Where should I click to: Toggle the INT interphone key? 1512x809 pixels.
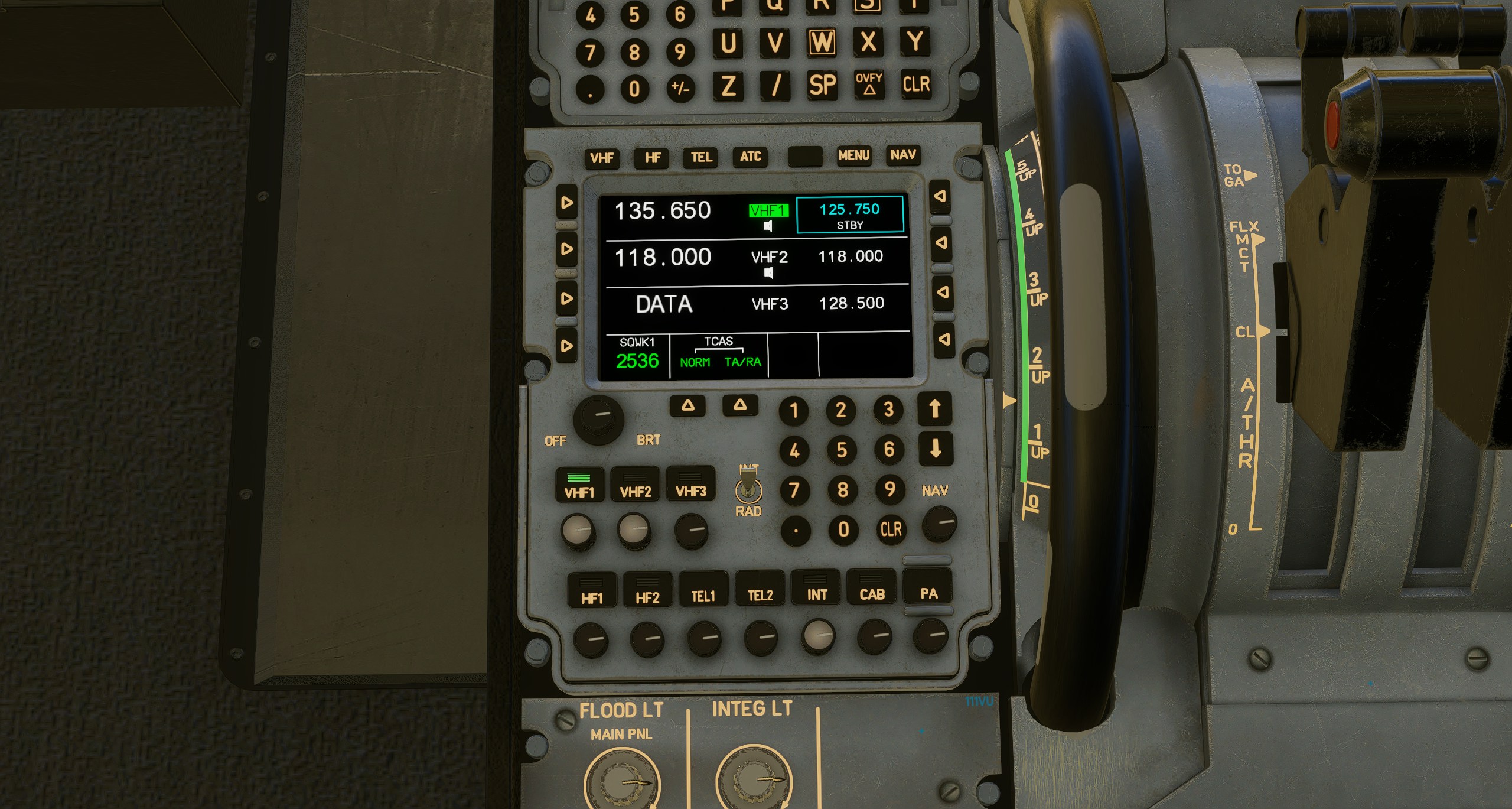coord(816,589)
